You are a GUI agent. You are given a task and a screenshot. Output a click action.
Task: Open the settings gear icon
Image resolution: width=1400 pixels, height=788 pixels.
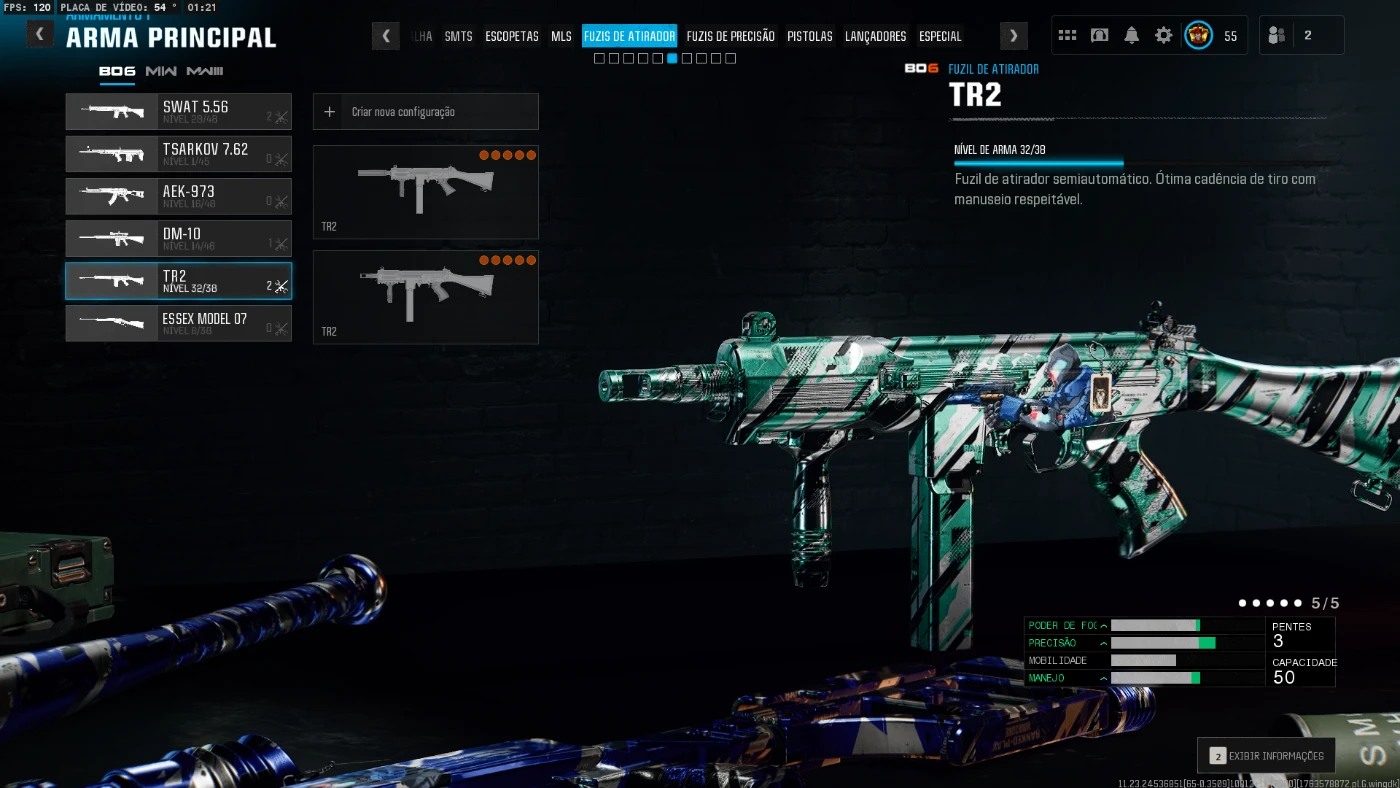tap(1163, 35)
